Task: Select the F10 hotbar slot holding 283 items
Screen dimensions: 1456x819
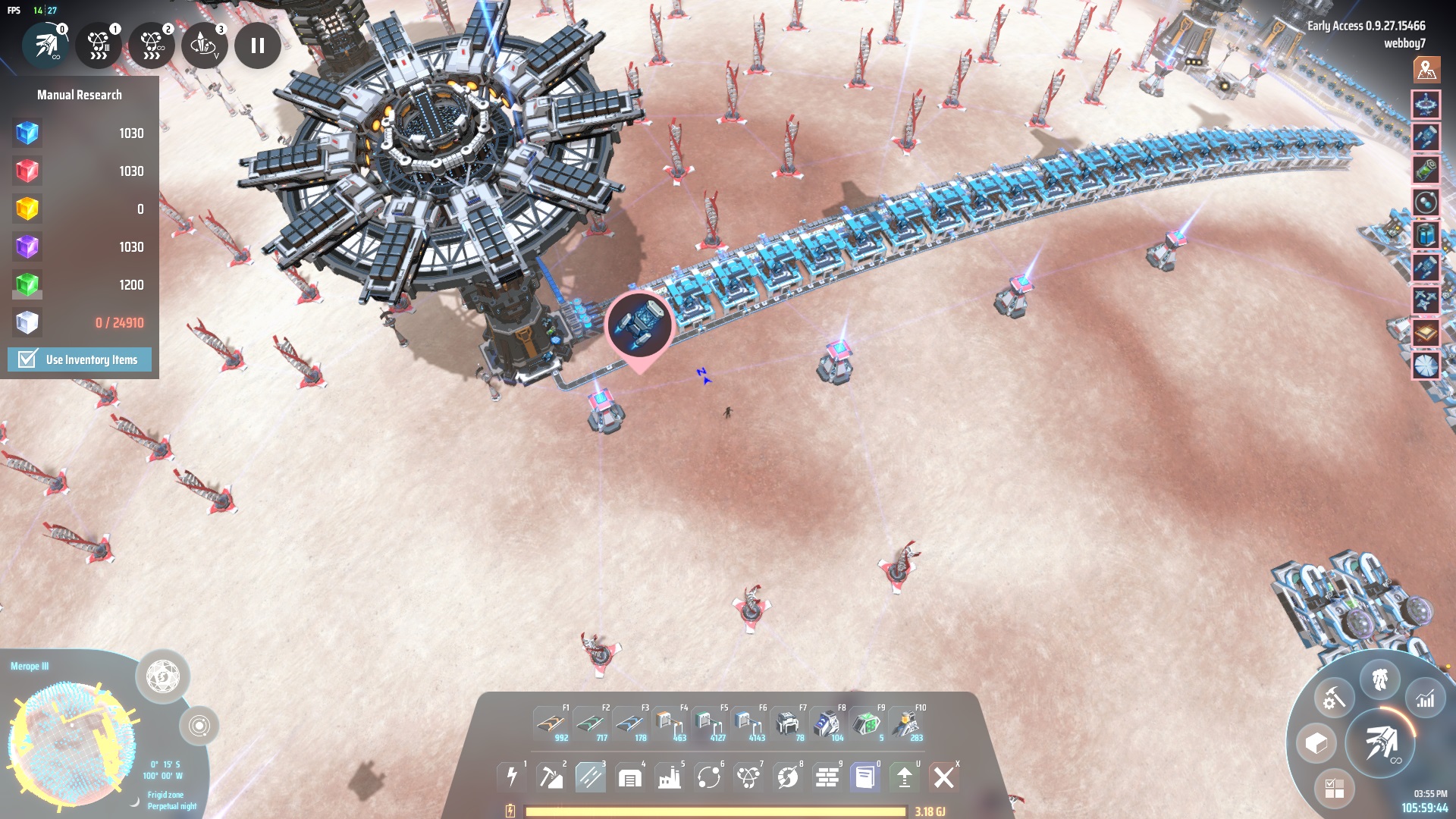Action: tap(906, 724)
